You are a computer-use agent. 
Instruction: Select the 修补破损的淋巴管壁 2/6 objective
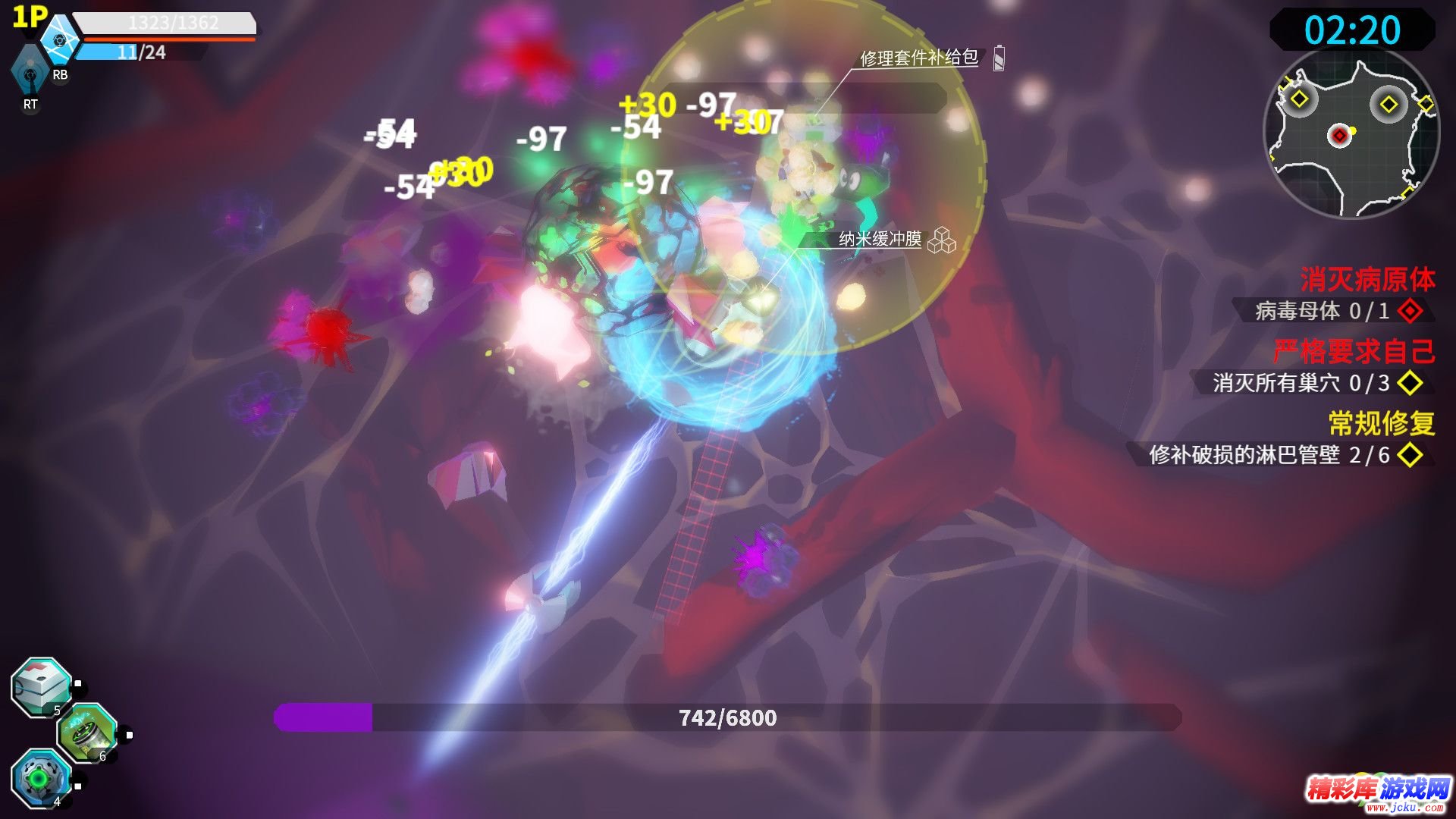(1269, 454)
